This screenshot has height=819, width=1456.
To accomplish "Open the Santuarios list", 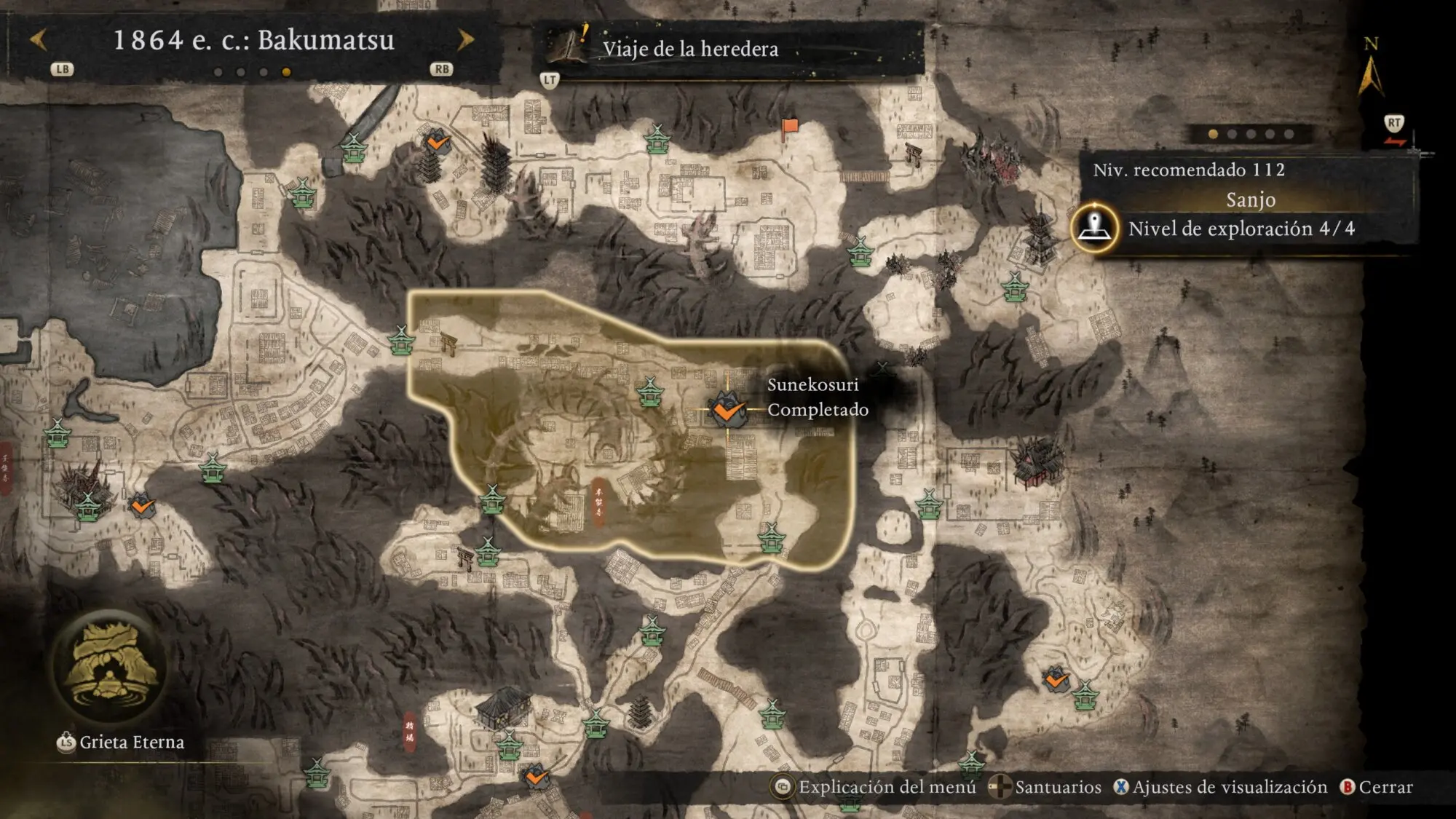I will tap(1047, 787).
